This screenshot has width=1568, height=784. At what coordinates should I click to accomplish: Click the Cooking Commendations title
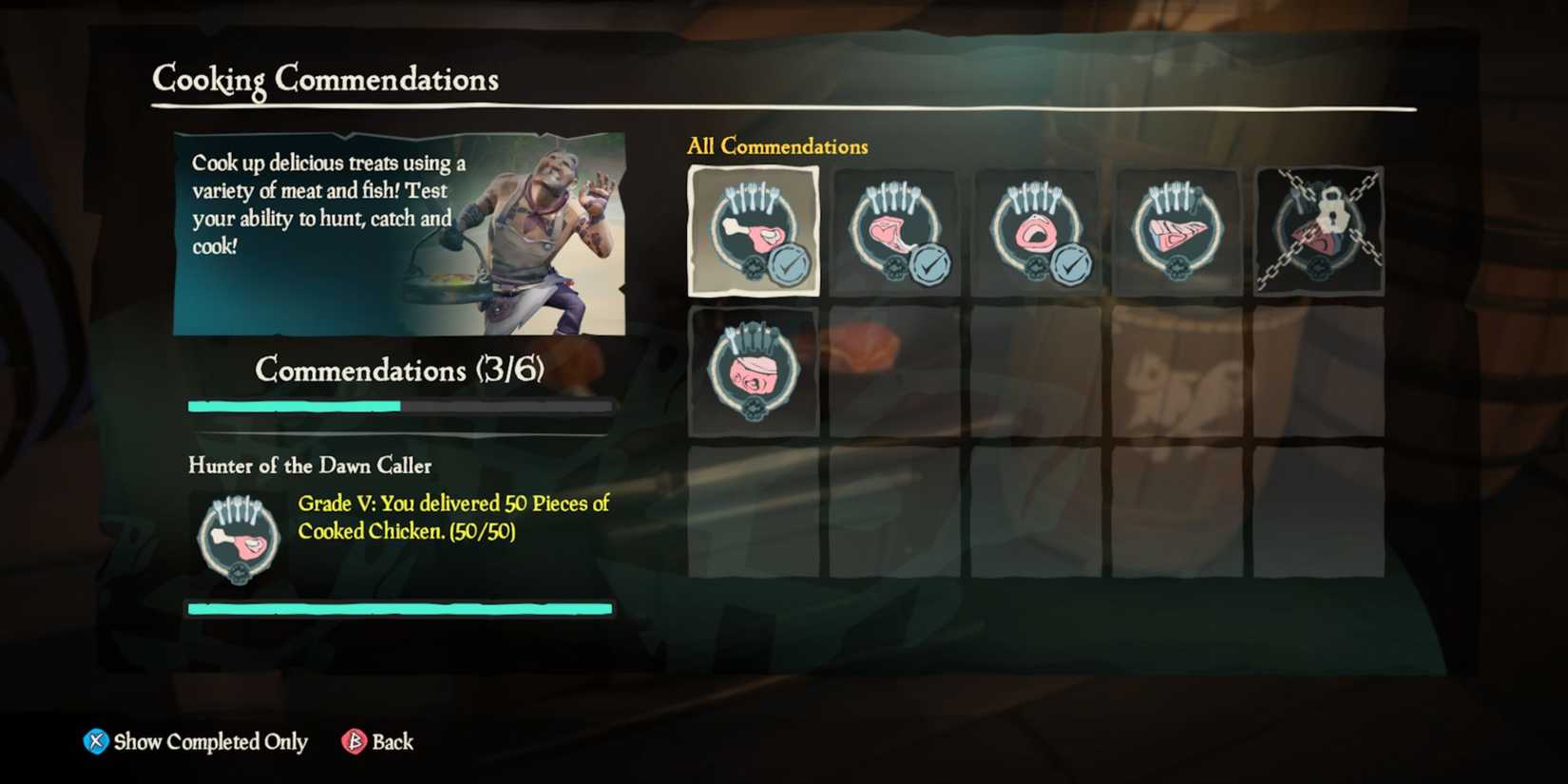[x=325, y=80]
